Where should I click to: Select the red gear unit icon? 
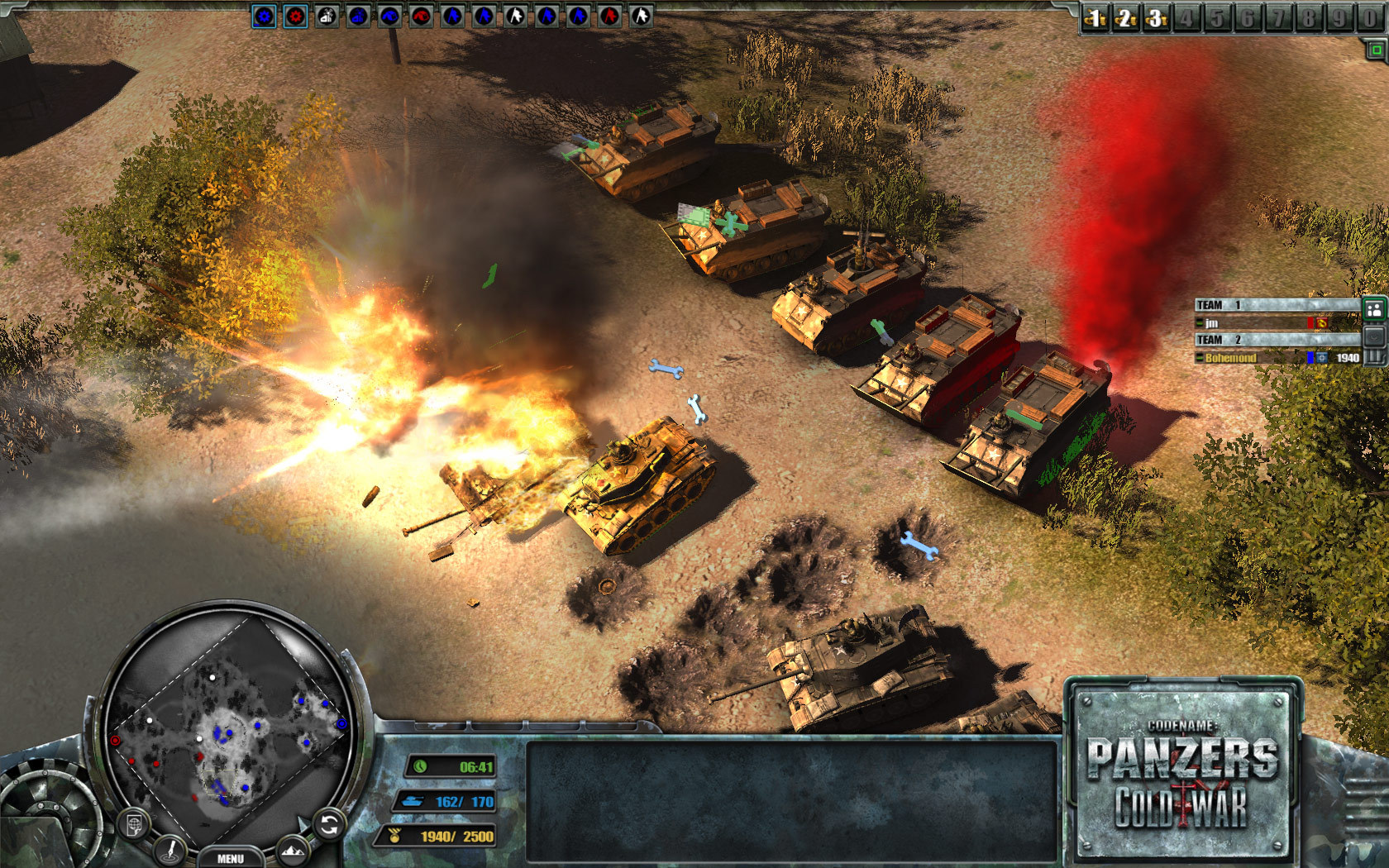(295, 16)
